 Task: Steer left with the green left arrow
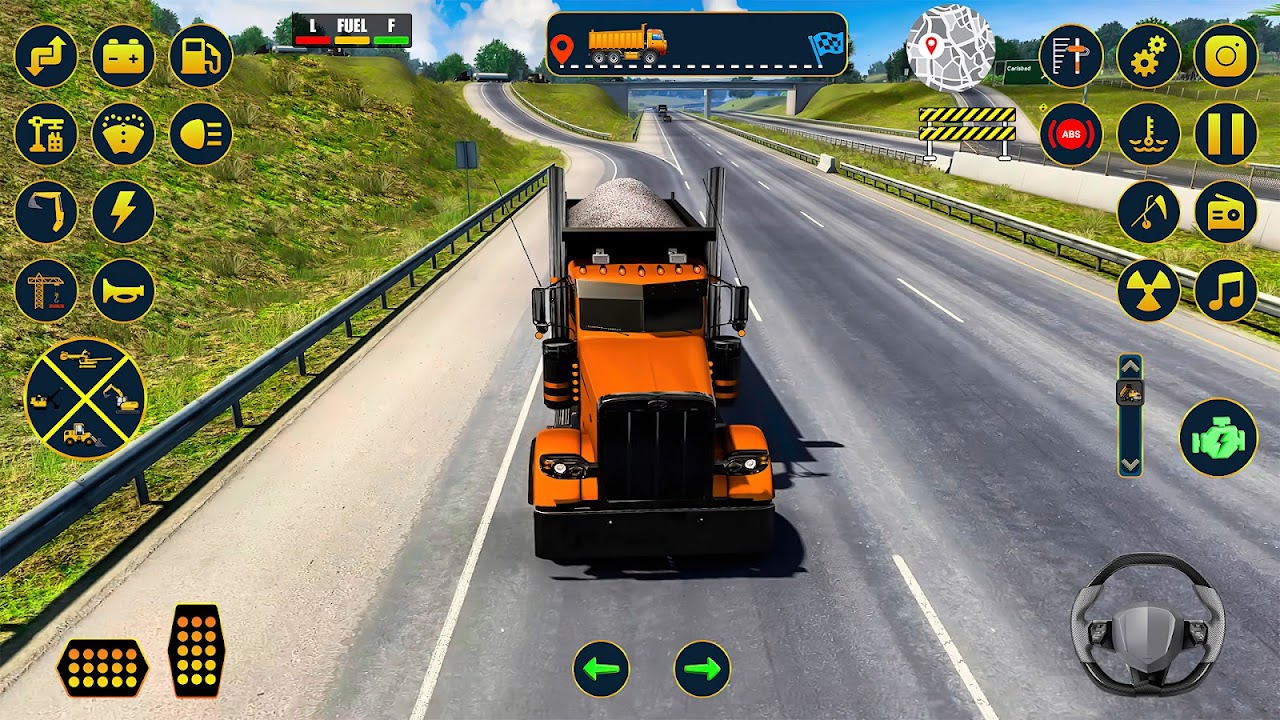tap(601, 669)
